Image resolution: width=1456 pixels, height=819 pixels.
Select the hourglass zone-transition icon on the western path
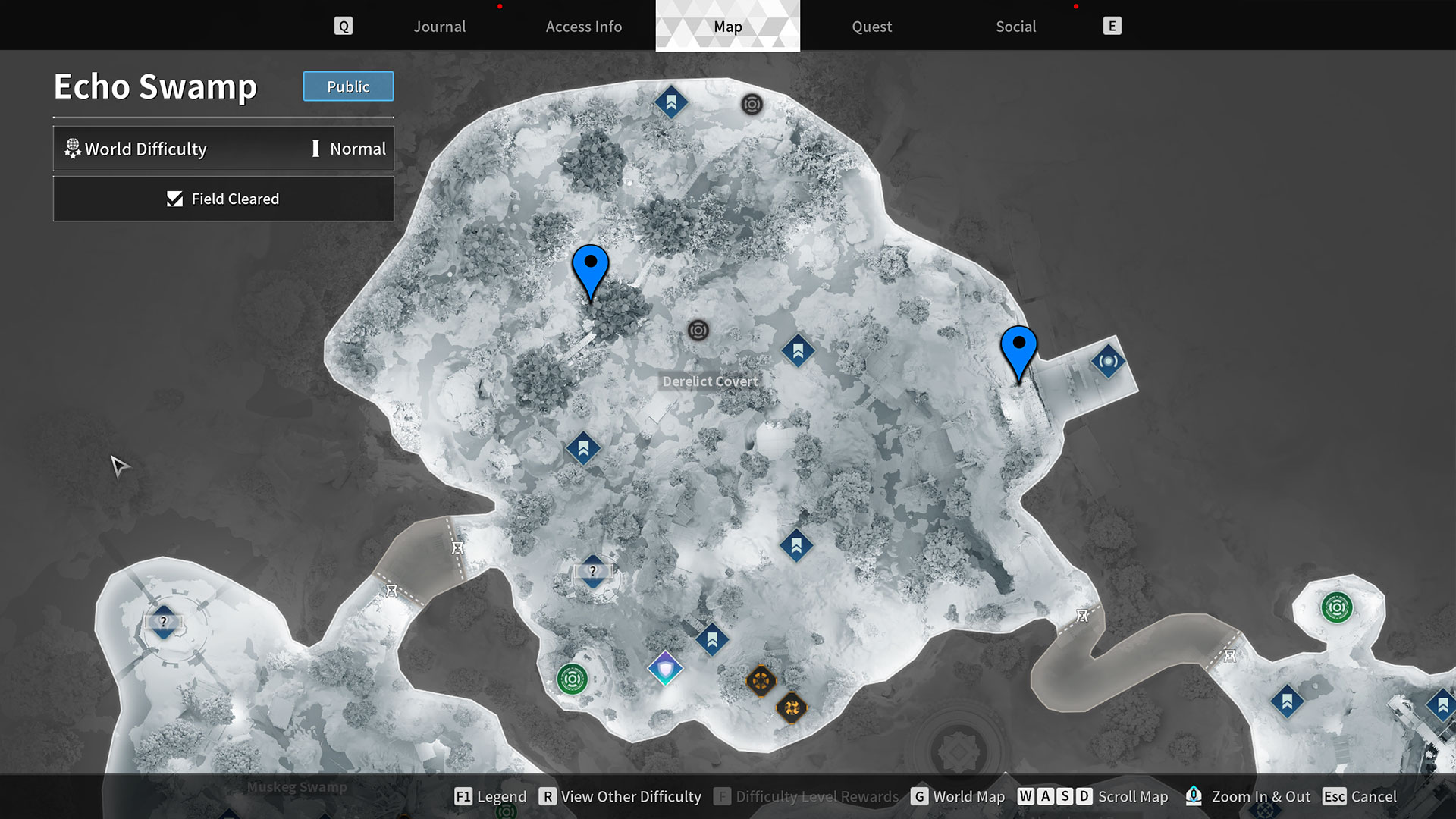click(458, 547)
